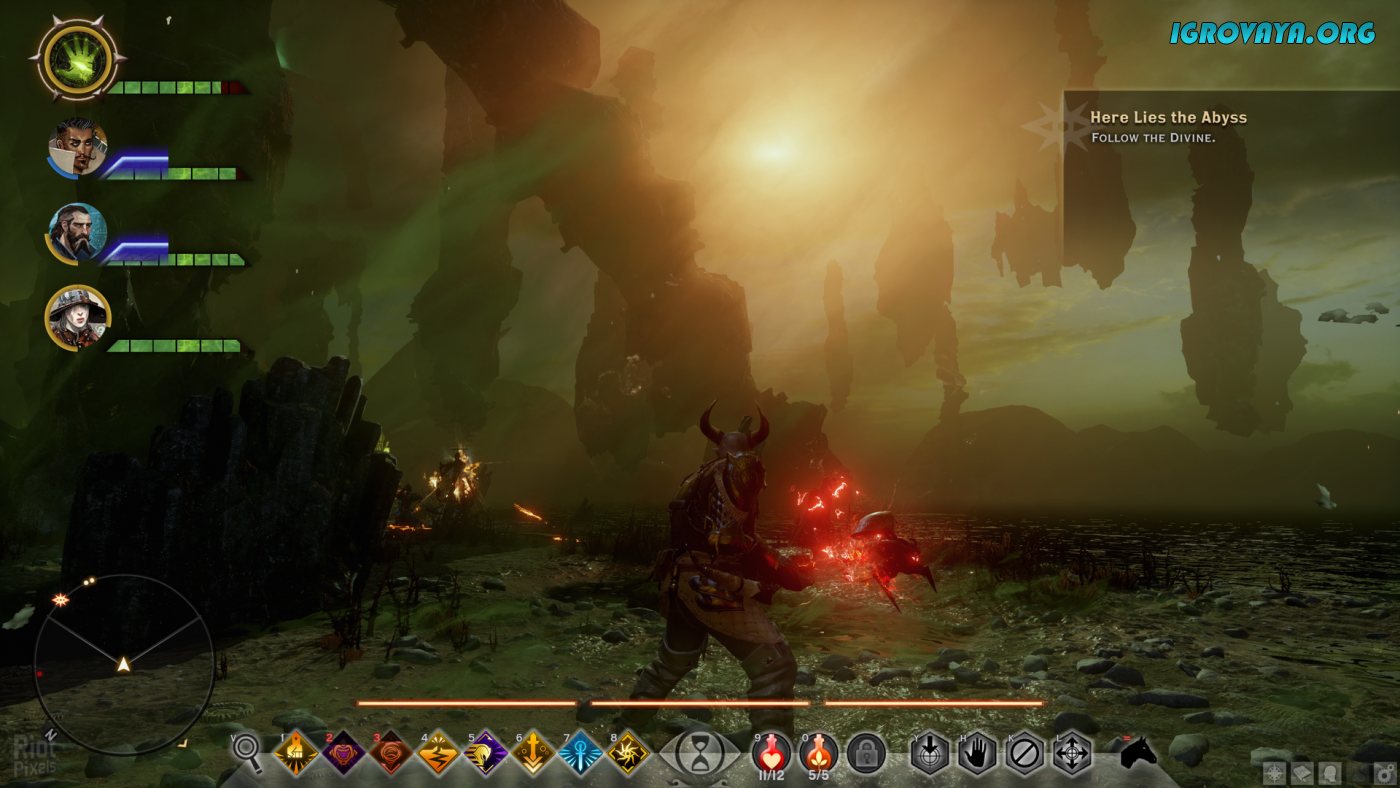Image resolution: width=1400 pixels, height=788 pixels.
Task: Activate the red whirlwind ability
Action: click(390, 753)
